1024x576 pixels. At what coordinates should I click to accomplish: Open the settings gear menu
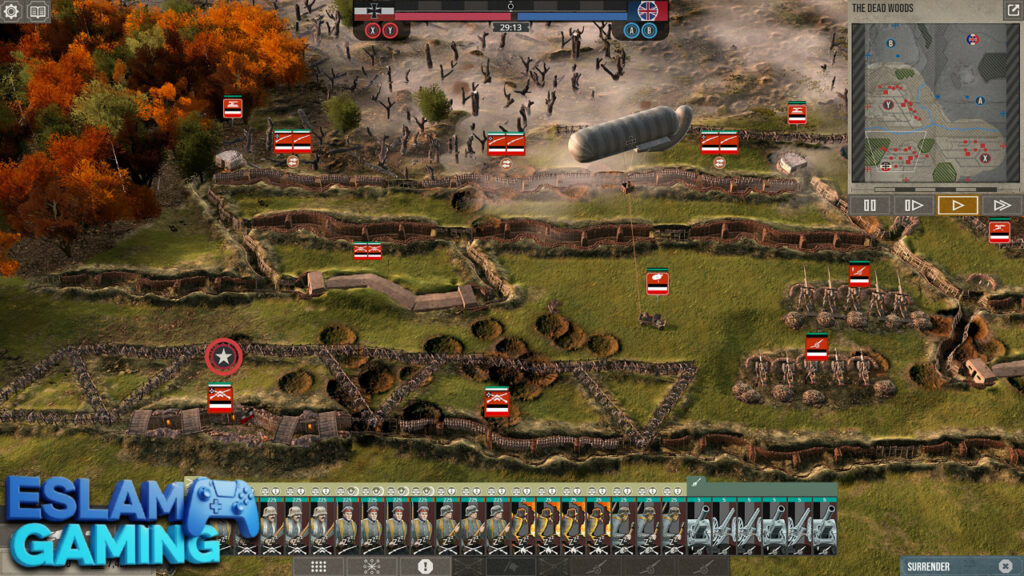pyautogui.click(x=13, y=12)
